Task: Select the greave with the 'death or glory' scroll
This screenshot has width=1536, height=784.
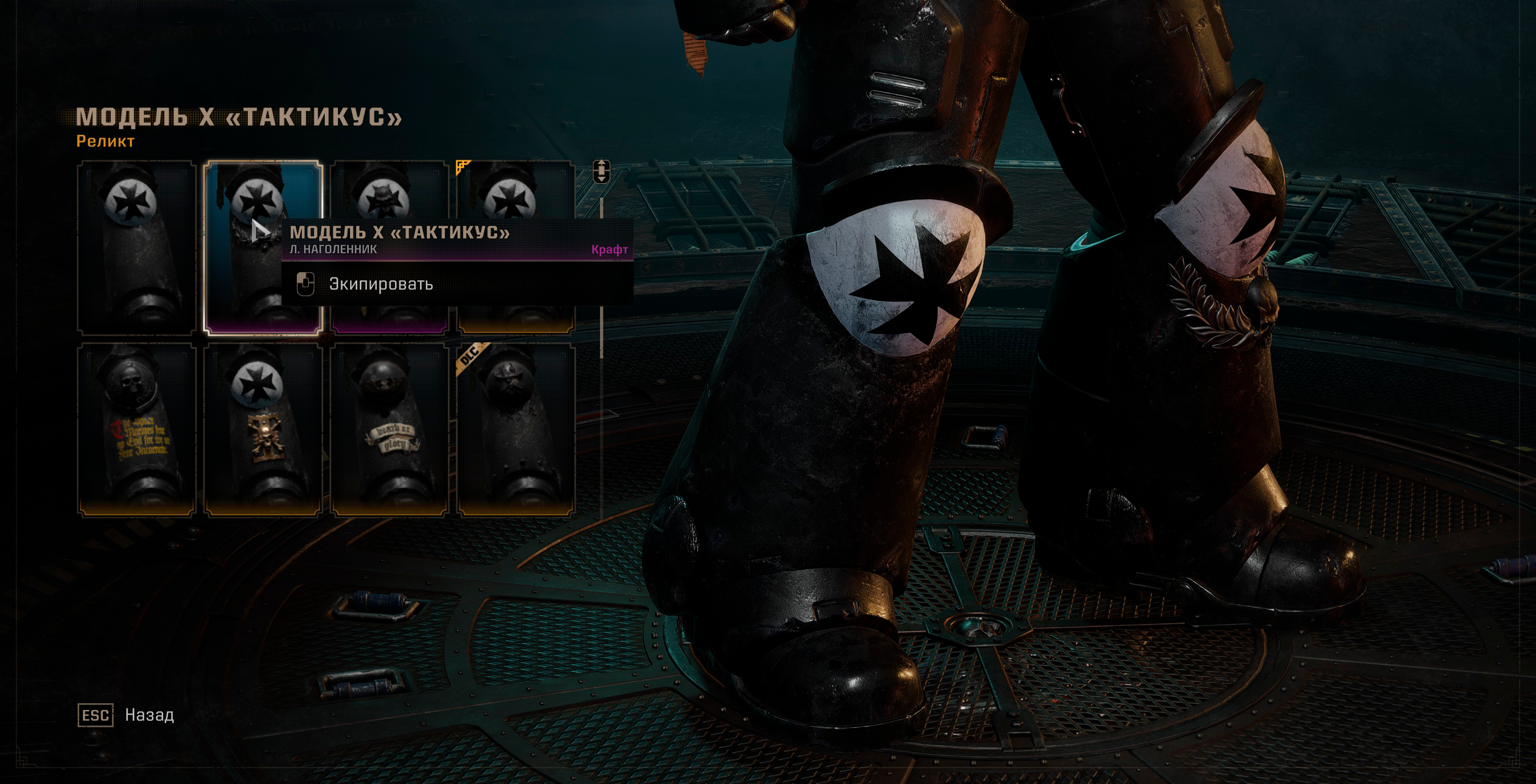Action: [x=389, y=429]
